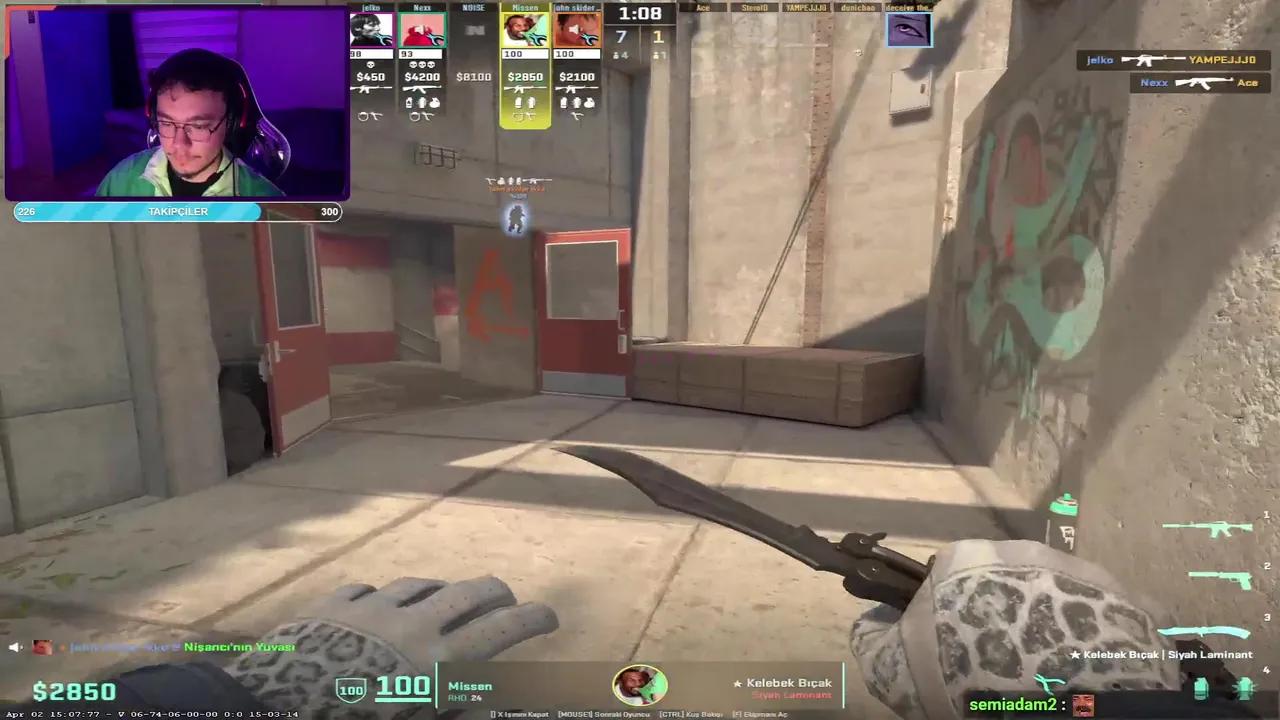Click the emote beside semiadam2's chat message

point(1083,705)
